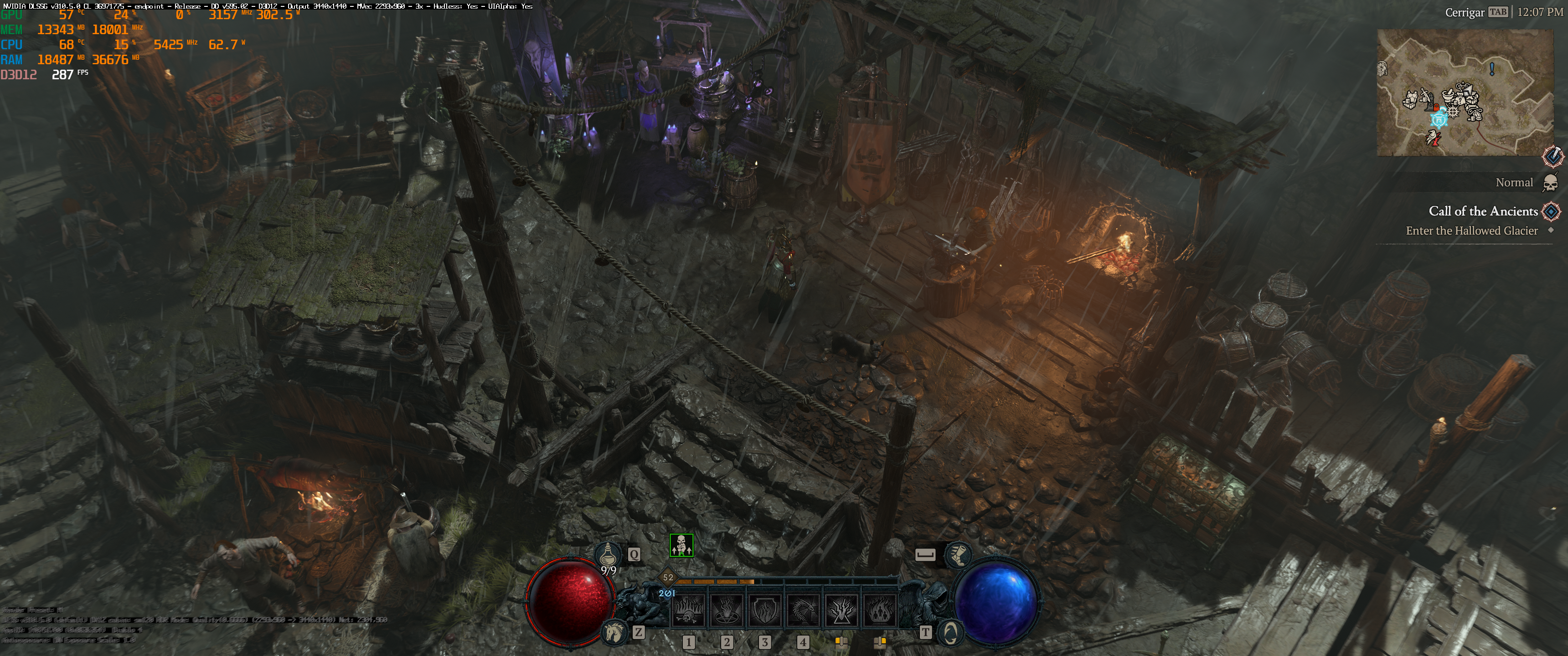Click the skull buff status icon
The height and width of the screenshot is (656, 1568).
point(681,545)
